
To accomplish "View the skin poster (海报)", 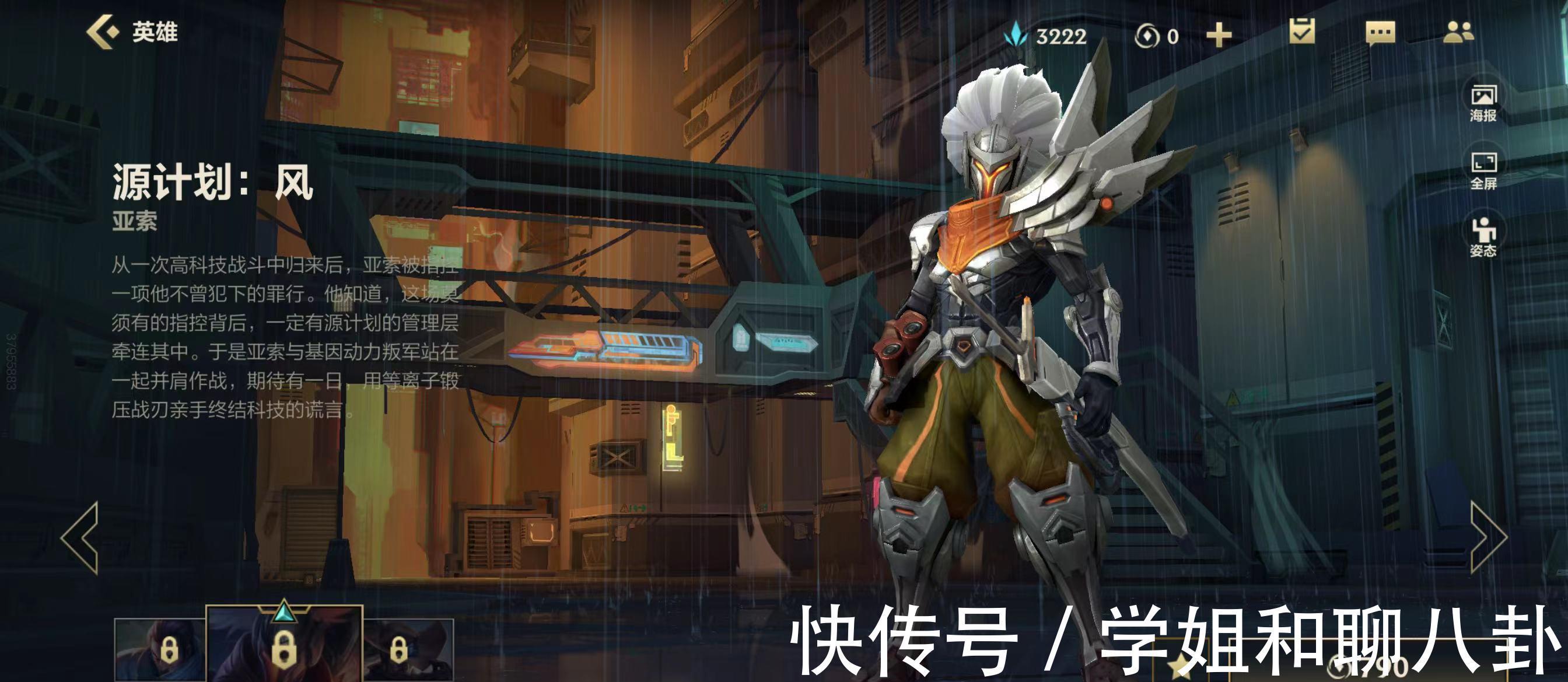I will (1483, 103).
